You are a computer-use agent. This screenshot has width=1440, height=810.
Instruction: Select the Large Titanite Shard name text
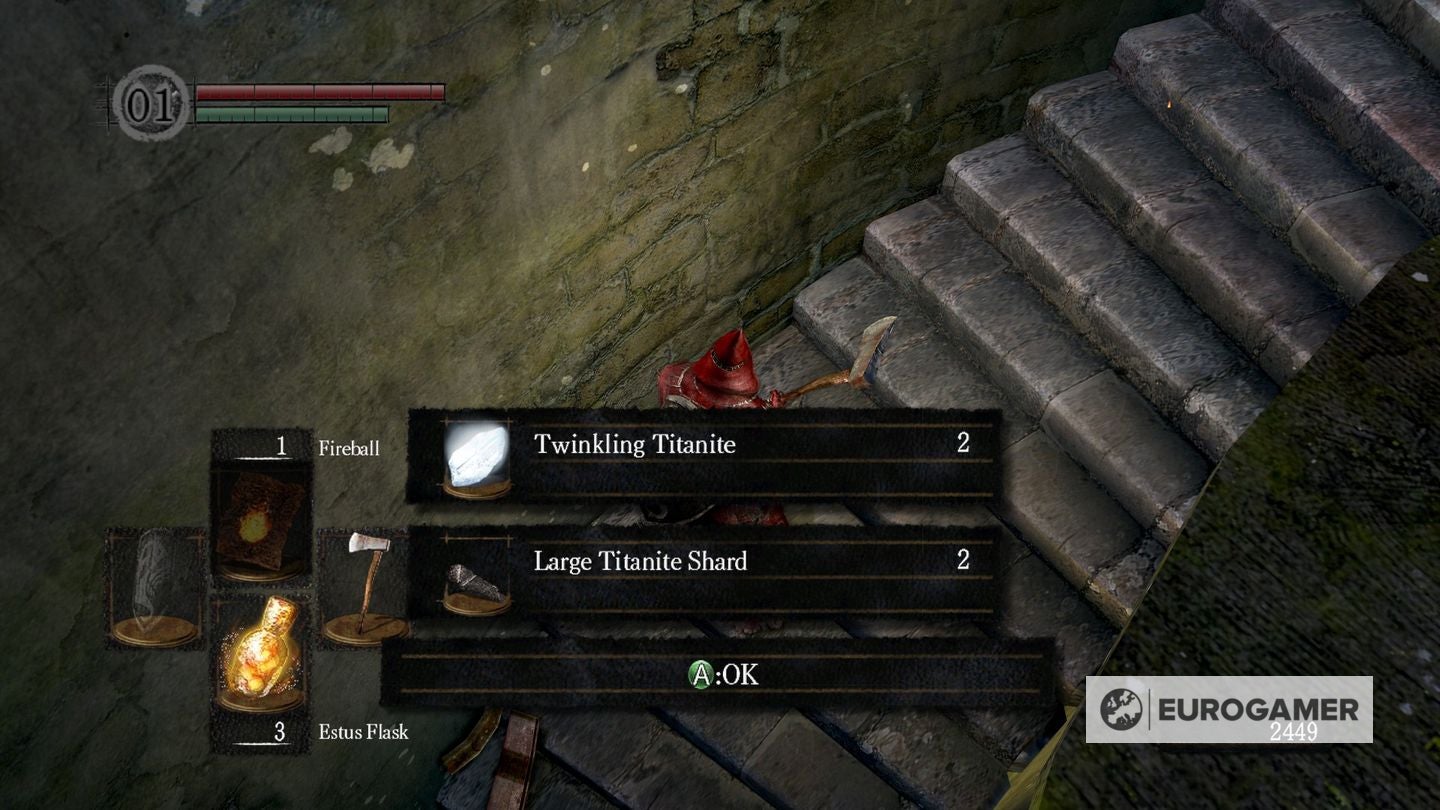[x=641, y=562]
